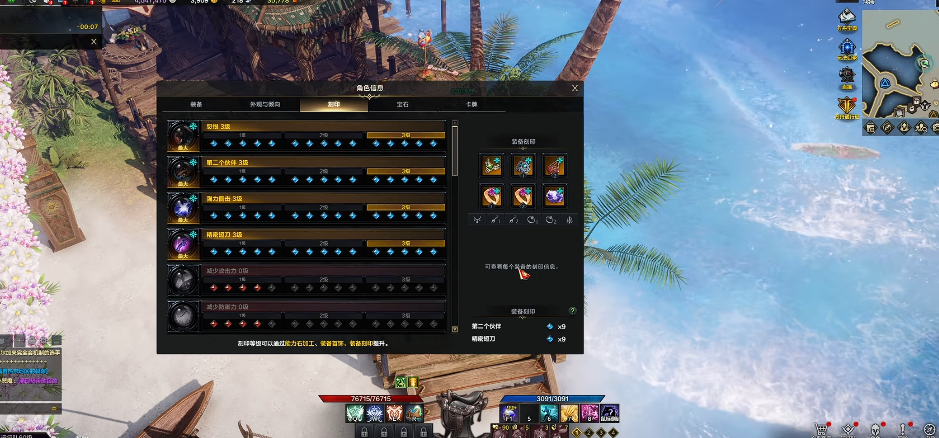This screenshot has width=939, height=438.
Task: Open the help question mark in 装备刻印
Action: tap(572, 311)
